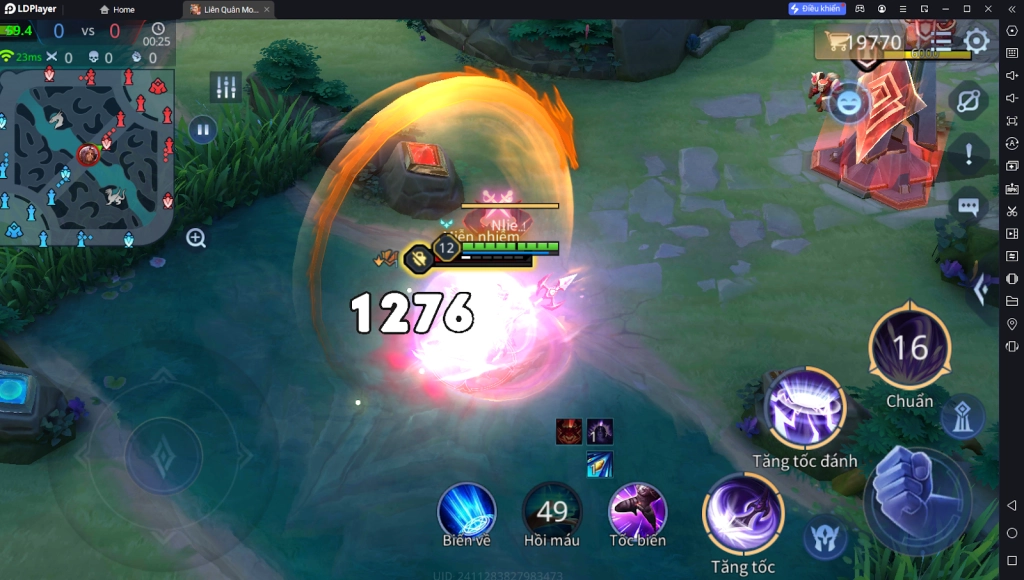This screenshot has height=580, width=1024.
Task: Open the slider-bars control settings icon
Action: click(226, 87)
